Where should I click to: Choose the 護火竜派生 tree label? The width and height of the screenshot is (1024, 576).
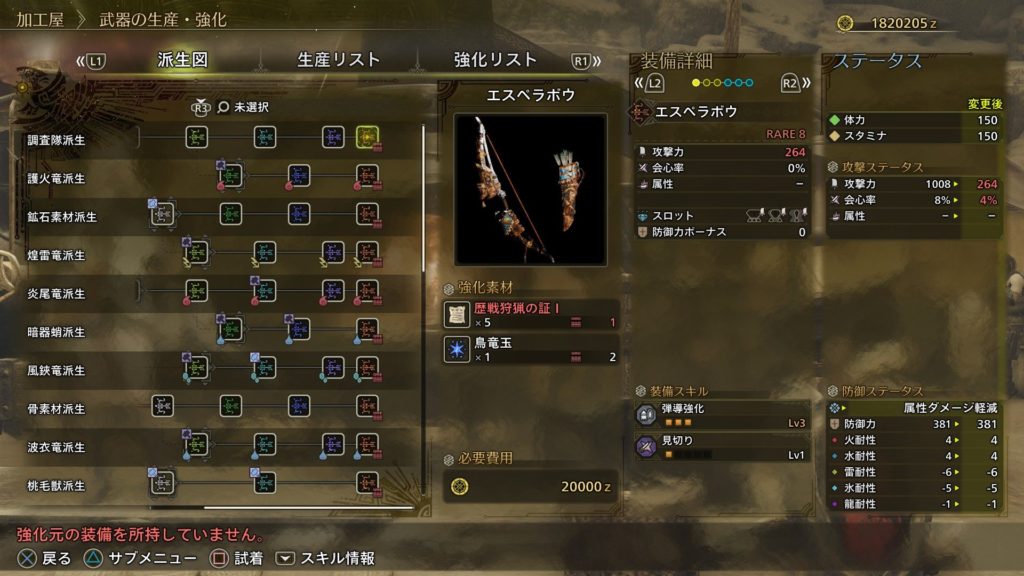[57, 179]
